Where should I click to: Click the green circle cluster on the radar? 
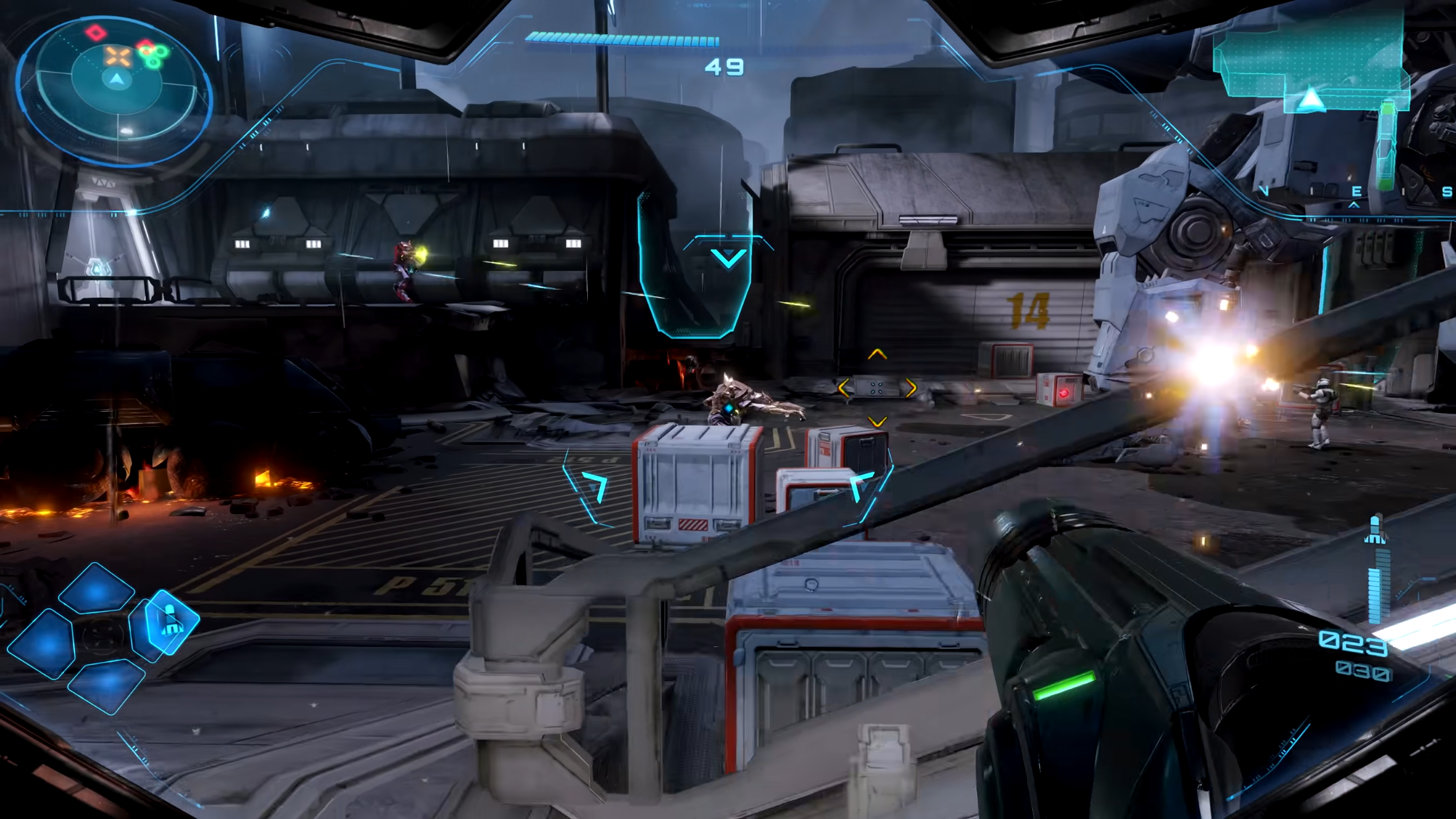coord(153,55)
